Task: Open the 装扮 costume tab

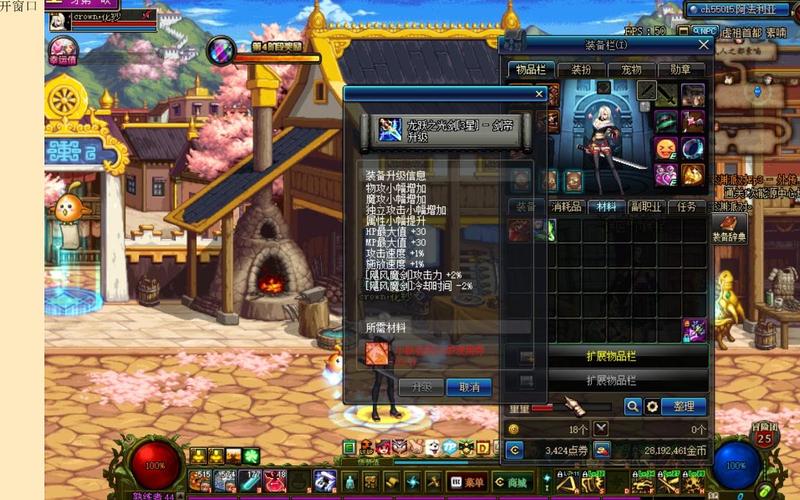Action: (x=581, y=70)
